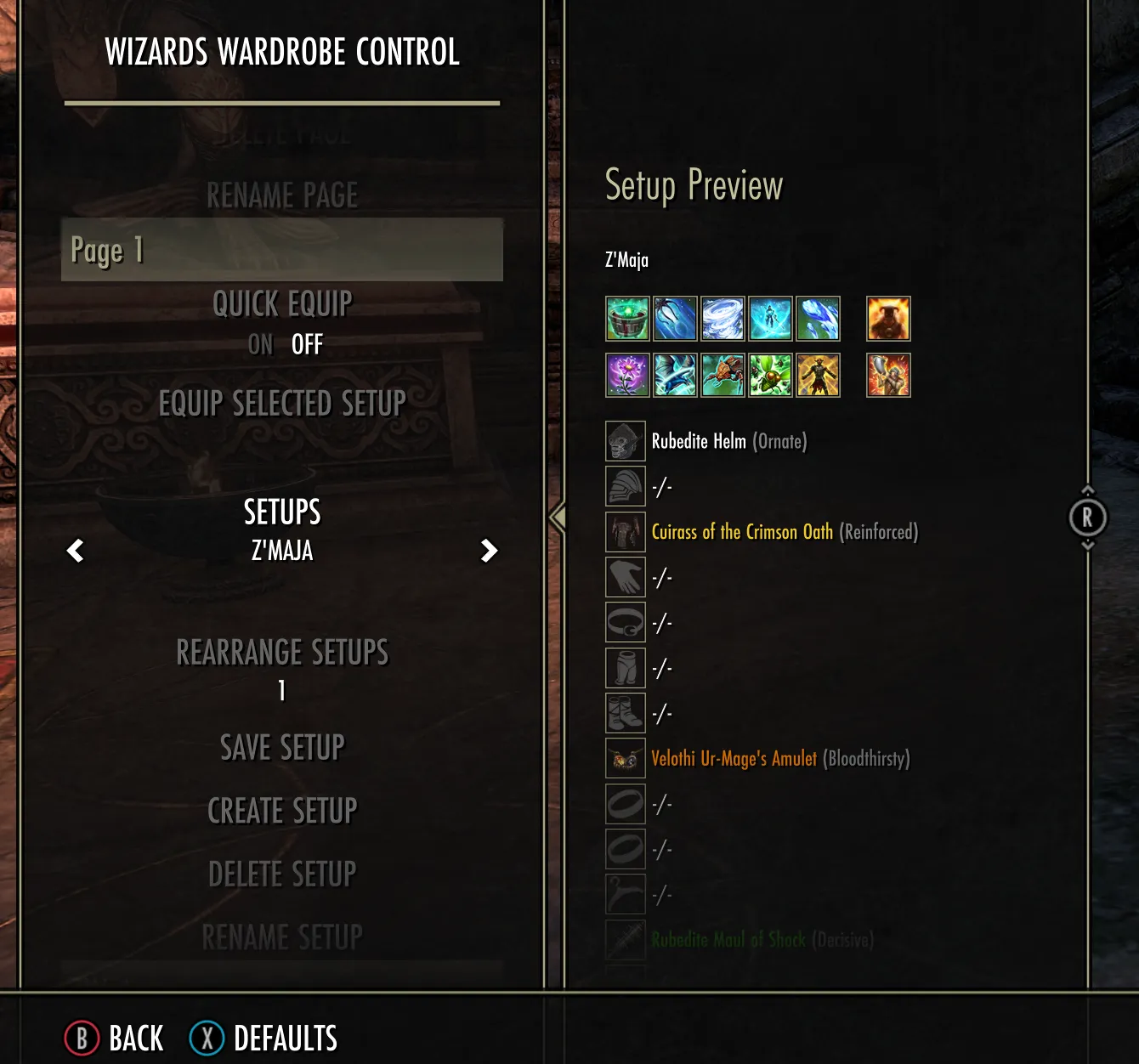This screenshot has width=1139, height=1064.
Task: Click the whirlwind skill icon
Action: 722,319
